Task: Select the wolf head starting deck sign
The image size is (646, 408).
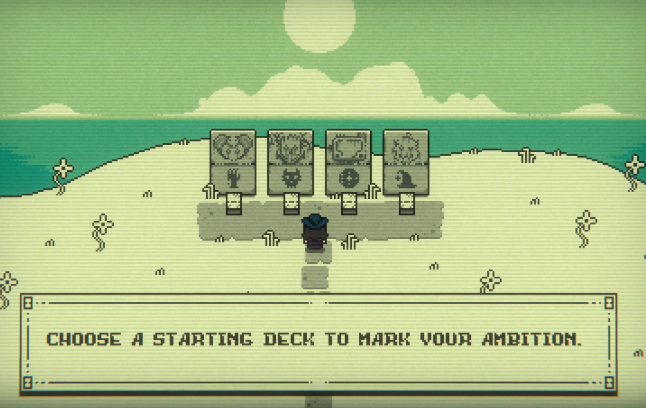Action: (x=291, y=163)
